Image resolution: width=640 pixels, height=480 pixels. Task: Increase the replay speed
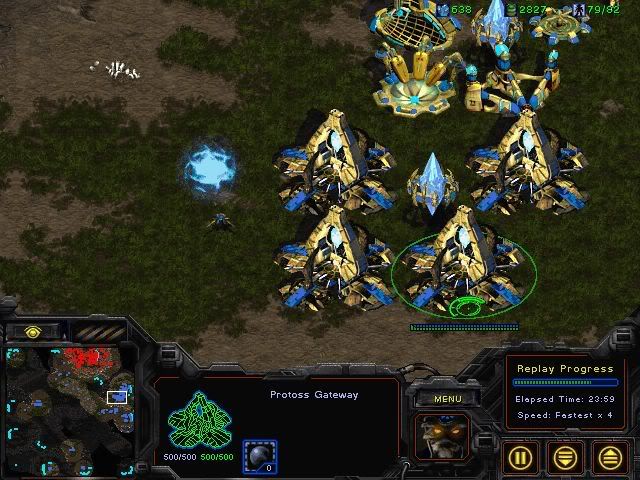pyautogui.click(x=610, y=457)
